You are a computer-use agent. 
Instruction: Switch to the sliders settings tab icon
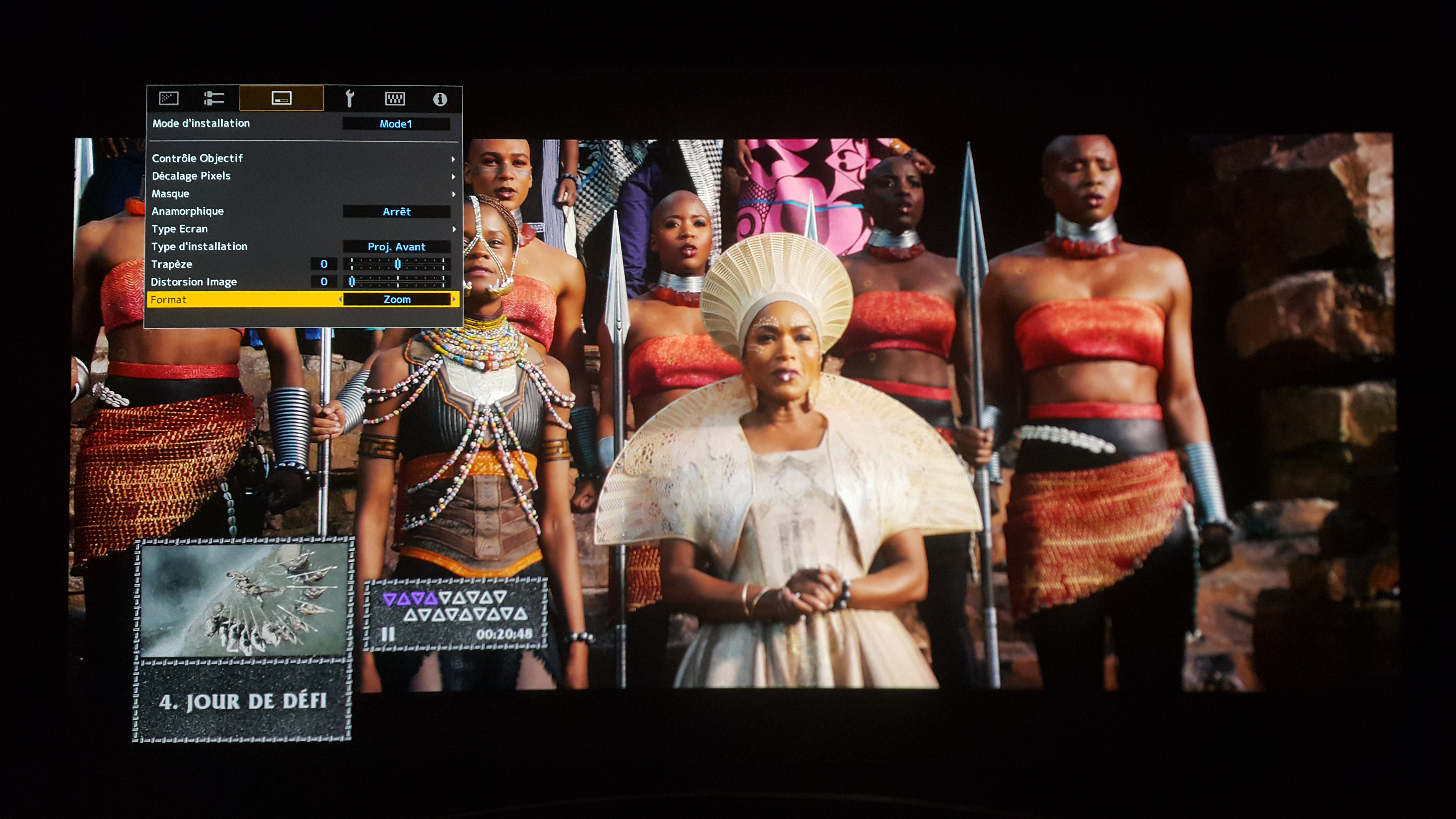[214, 99]
